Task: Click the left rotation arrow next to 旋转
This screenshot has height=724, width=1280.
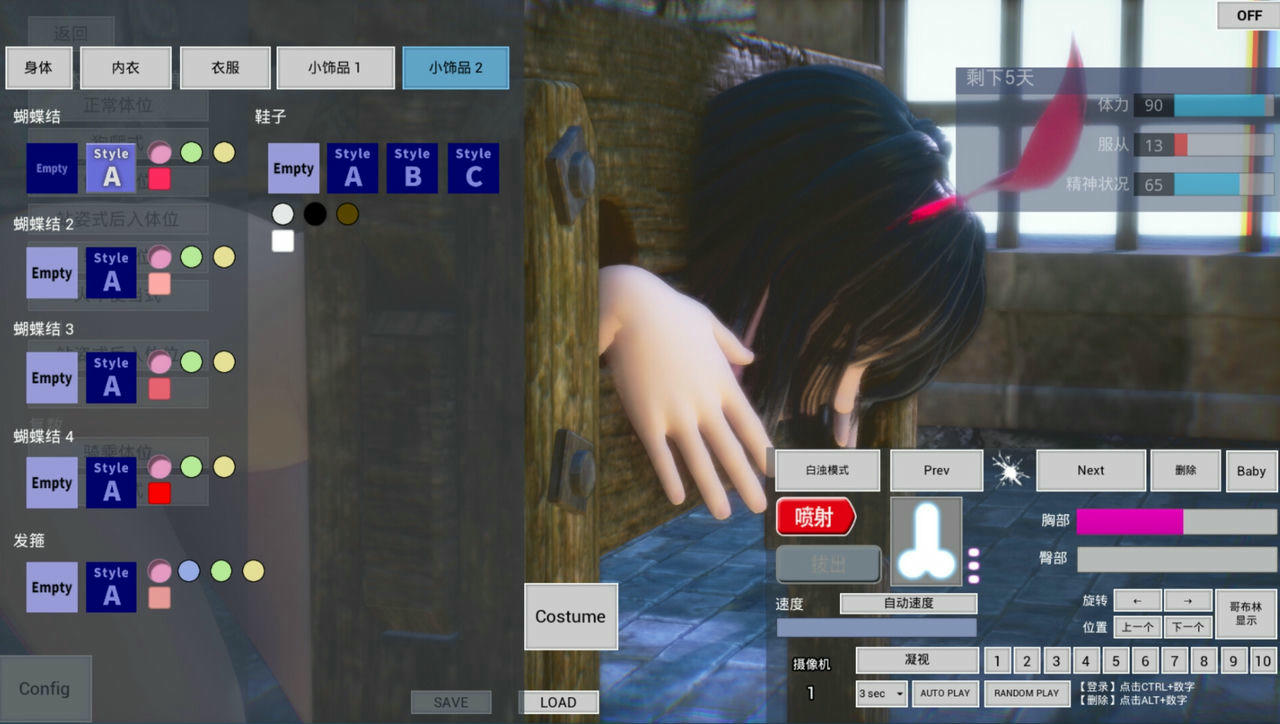Action: point(1137,600)
